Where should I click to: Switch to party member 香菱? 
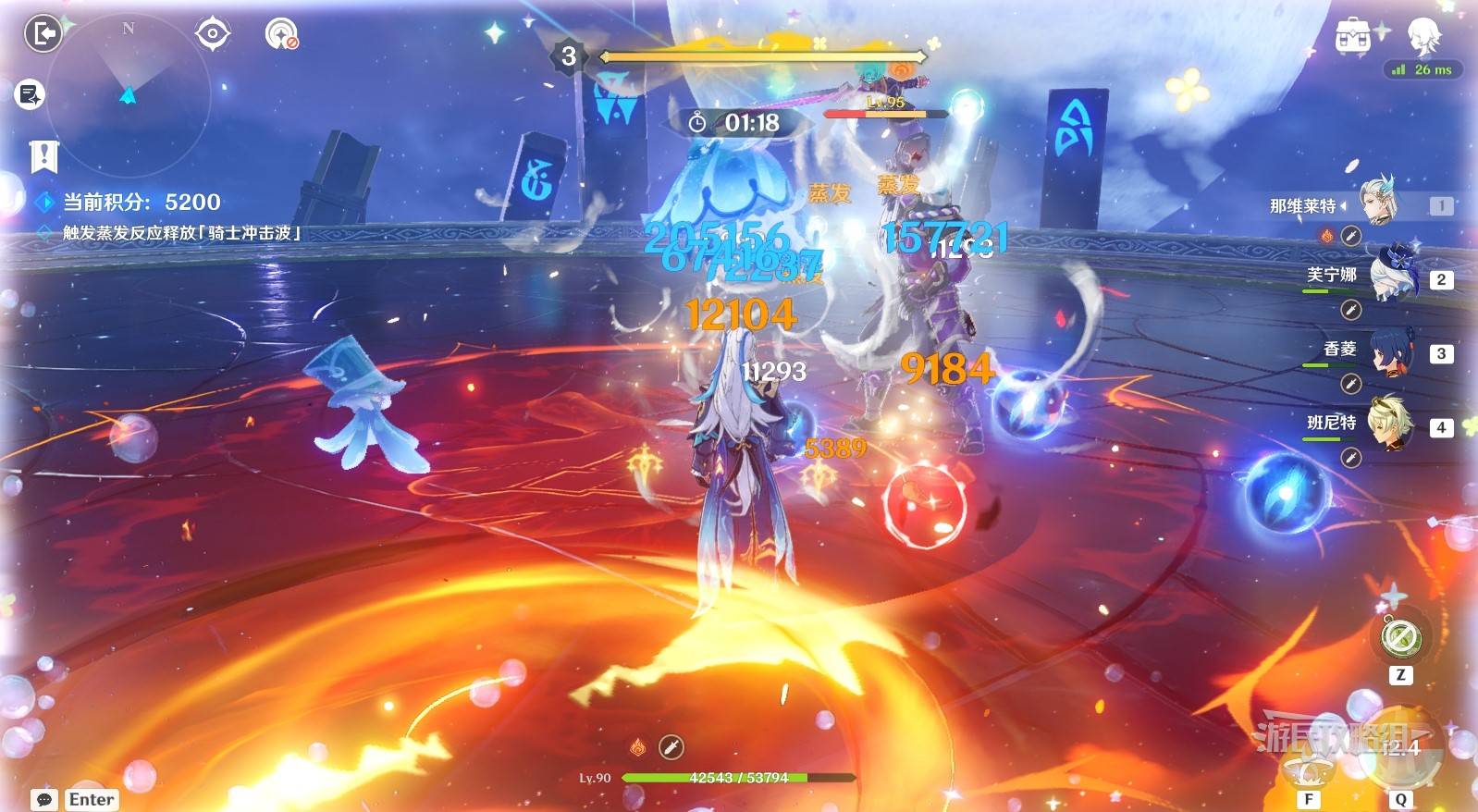click(1391, 350)
